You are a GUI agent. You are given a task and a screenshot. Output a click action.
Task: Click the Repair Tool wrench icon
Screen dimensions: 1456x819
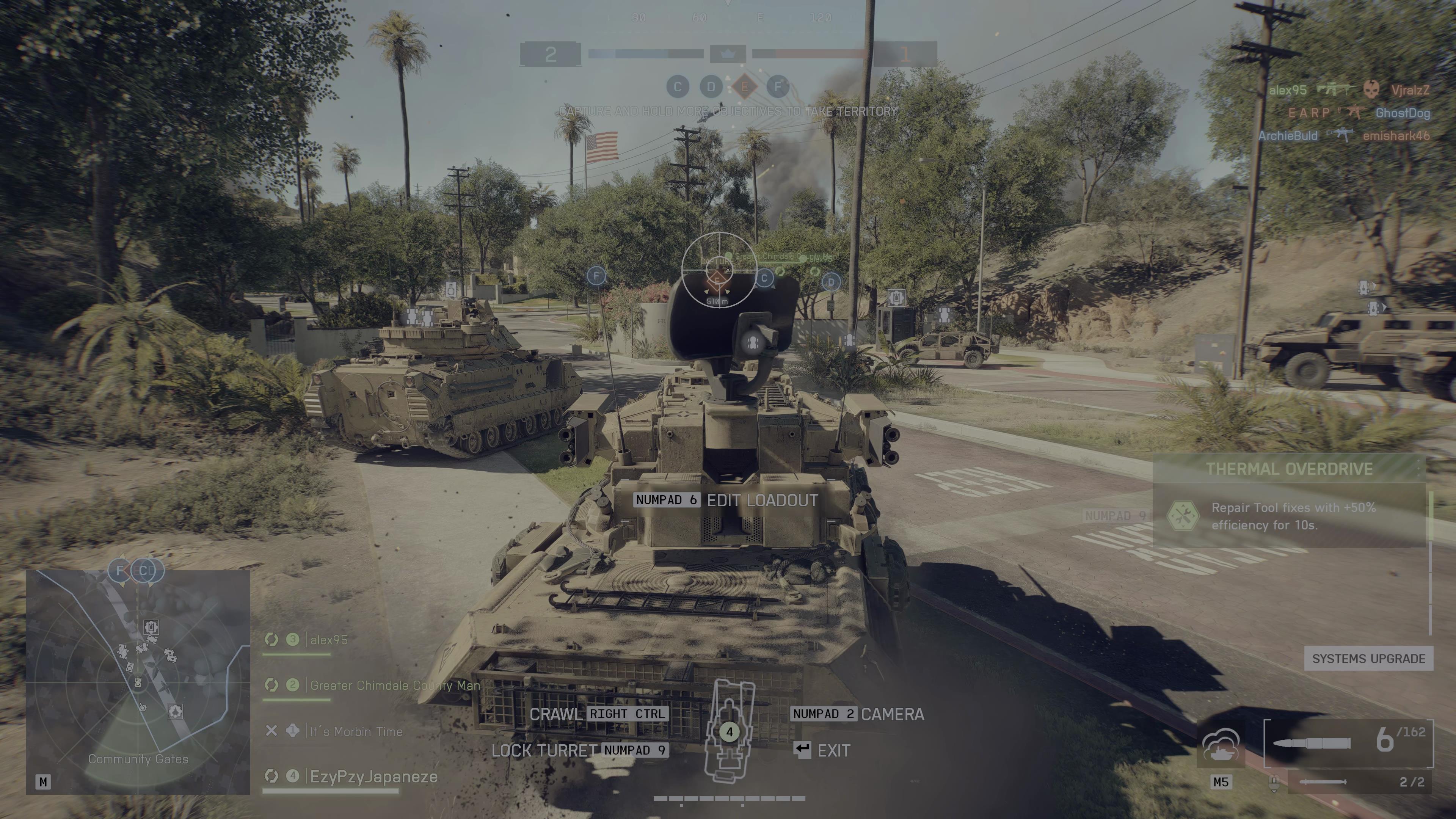click(x=1183, y=516)
